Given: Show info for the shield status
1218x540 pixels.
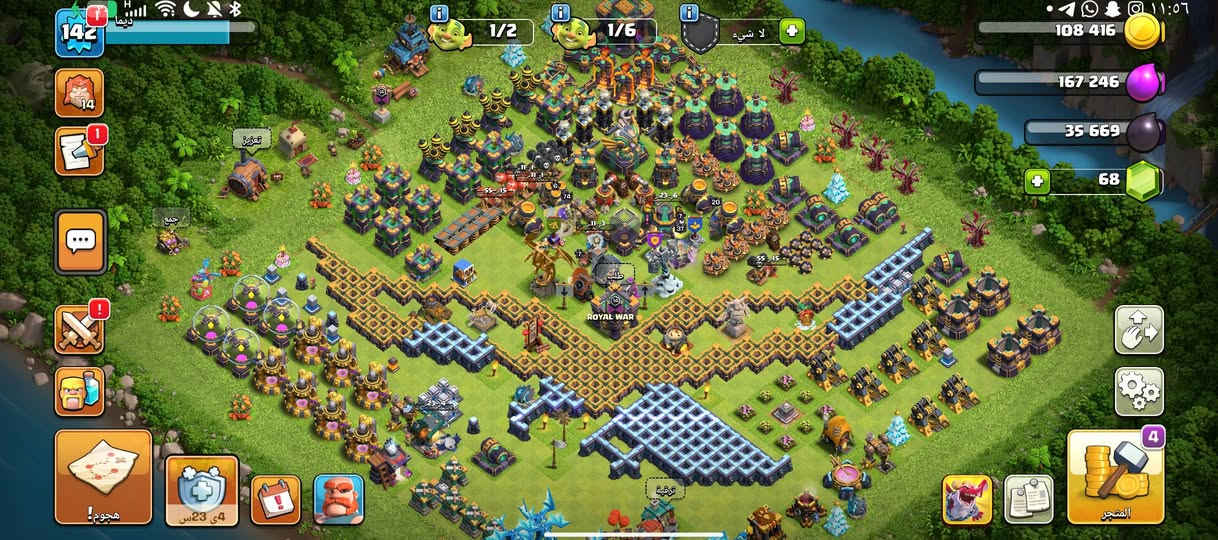Looking at the screenshot, I should (x=688, y=14).
